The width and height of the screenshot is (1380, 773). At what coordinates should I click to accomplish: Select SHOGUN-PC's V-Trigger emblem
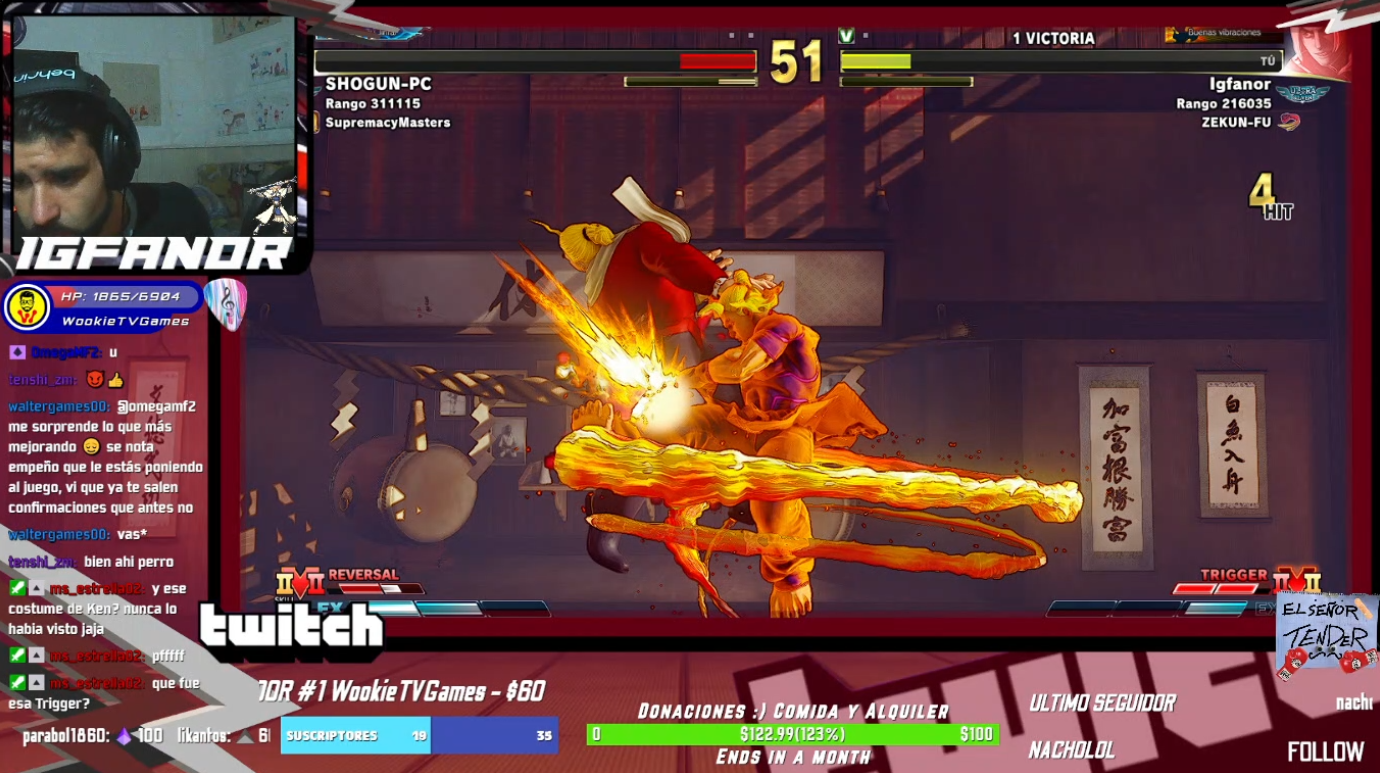pyautogui.click(x=300, y=582)
